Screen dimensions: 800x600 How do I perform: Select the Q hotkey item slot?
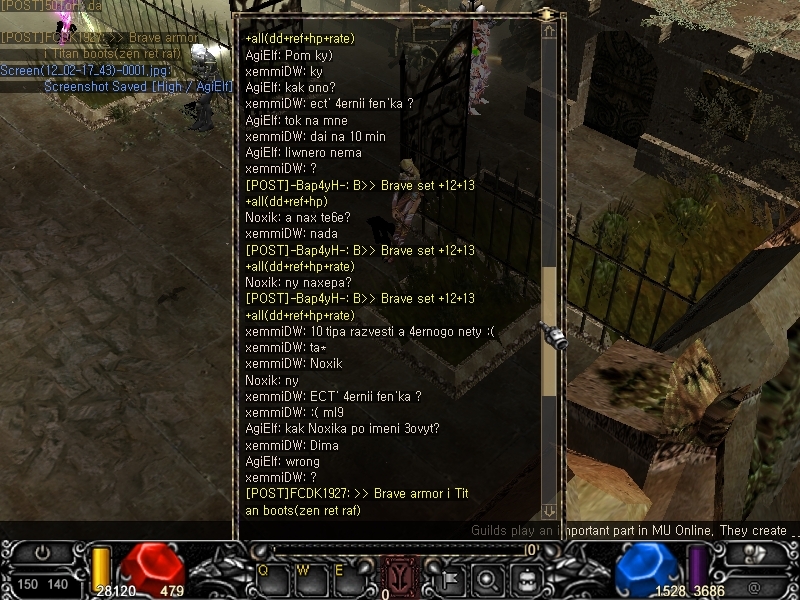(x=272, y=578)
